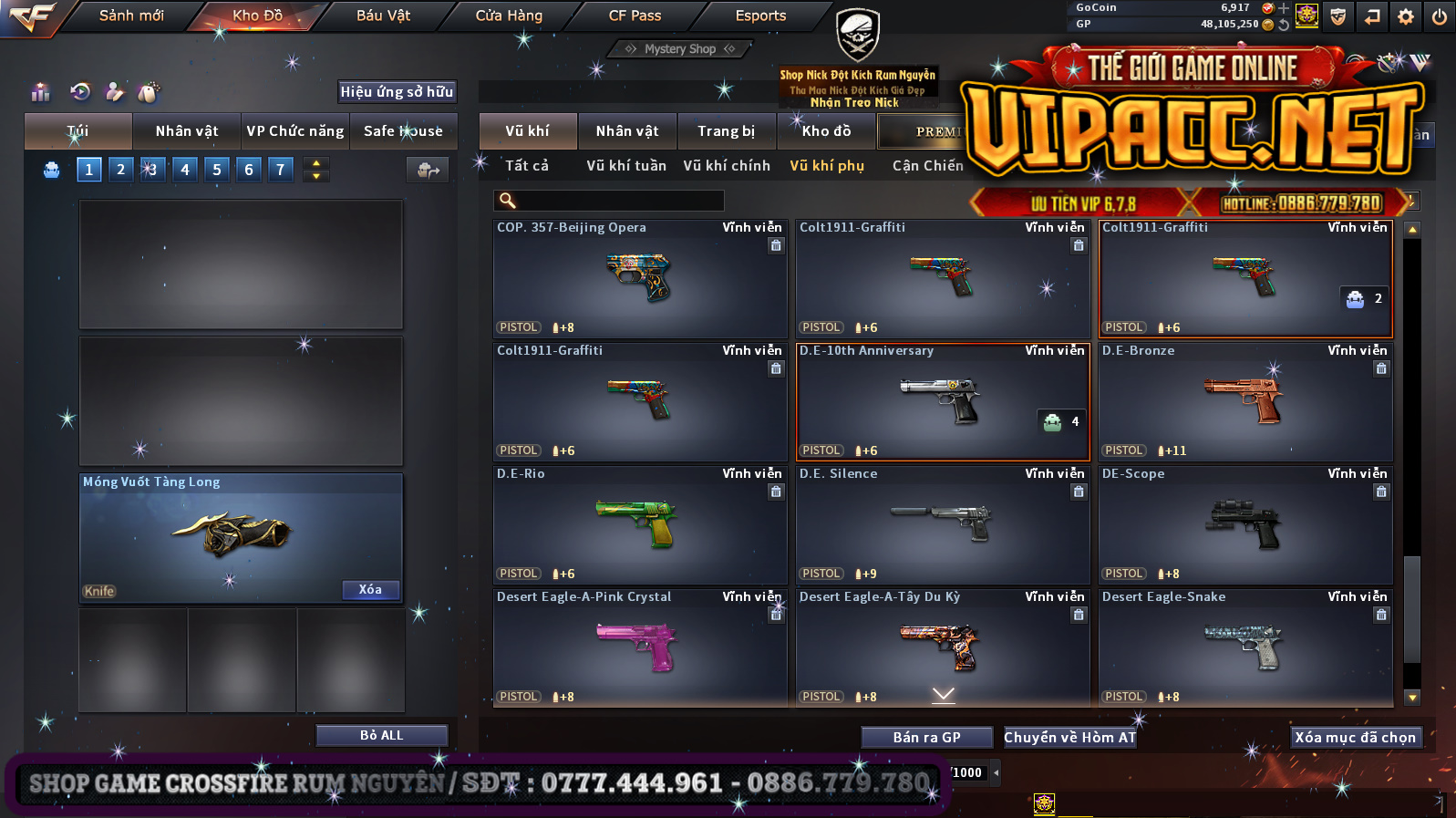Open settings gear icon
The image size is (1456, 818).
tap(1406, 16)
